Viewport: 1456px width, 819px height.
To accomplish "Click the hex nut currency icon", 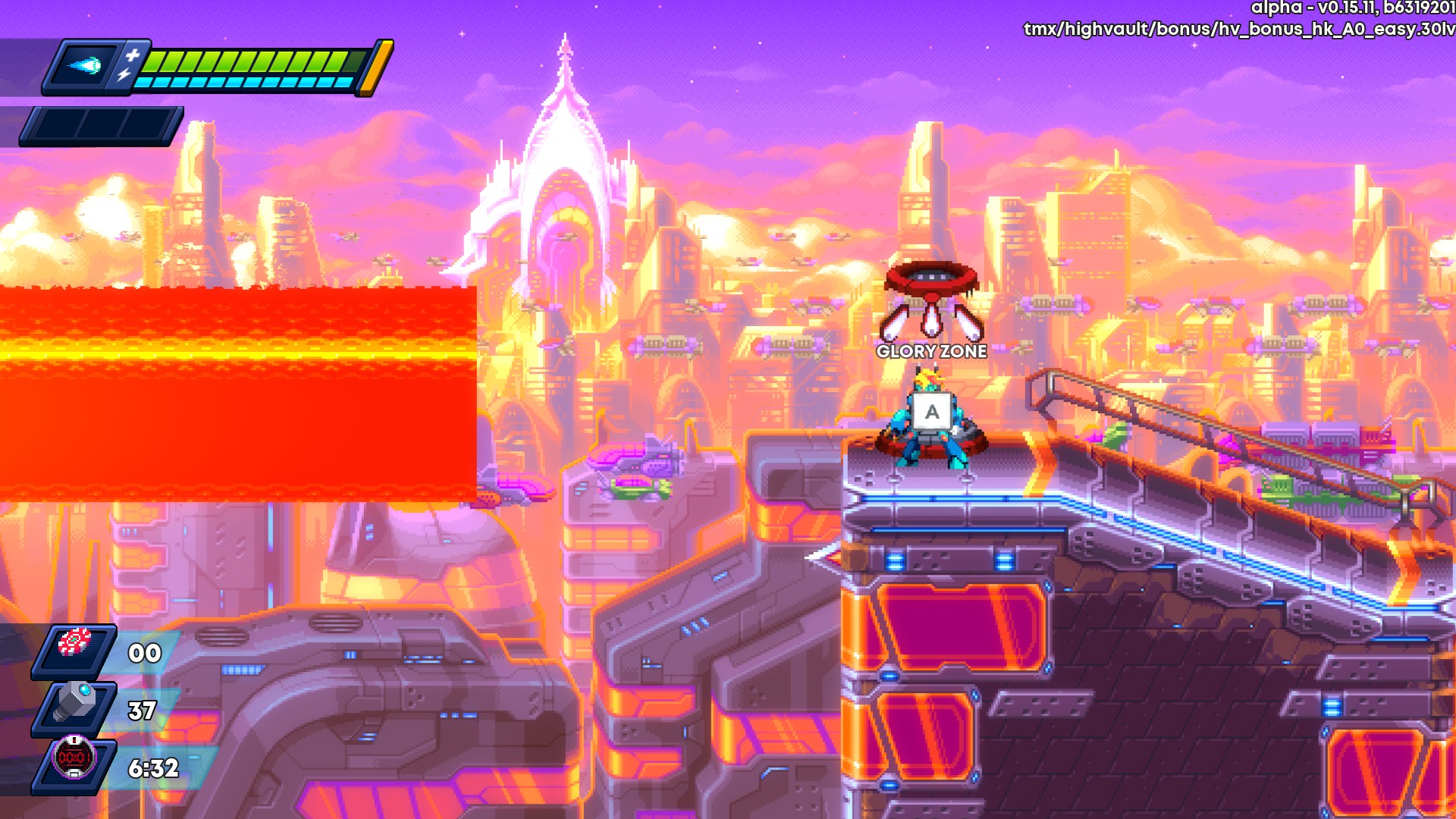I will tap(75, 701).
